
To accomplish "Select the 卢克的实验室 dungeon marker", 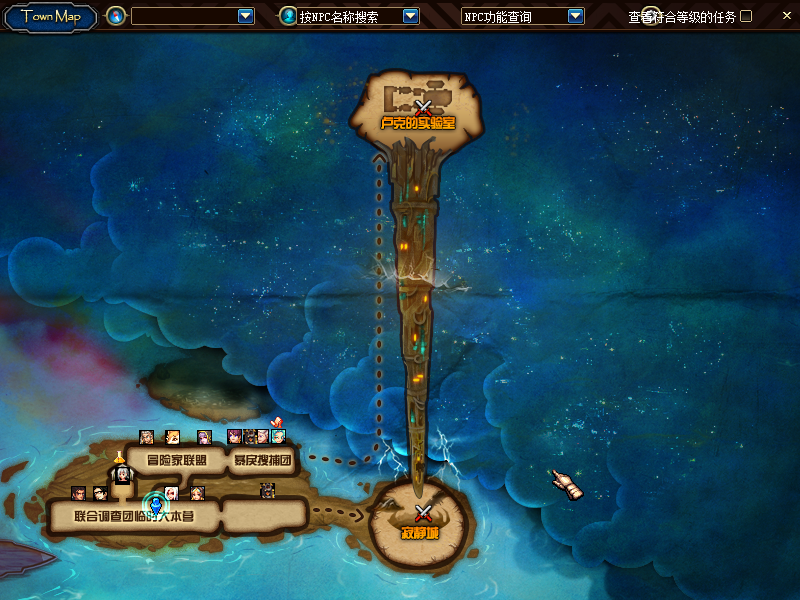I will (422, 107).
